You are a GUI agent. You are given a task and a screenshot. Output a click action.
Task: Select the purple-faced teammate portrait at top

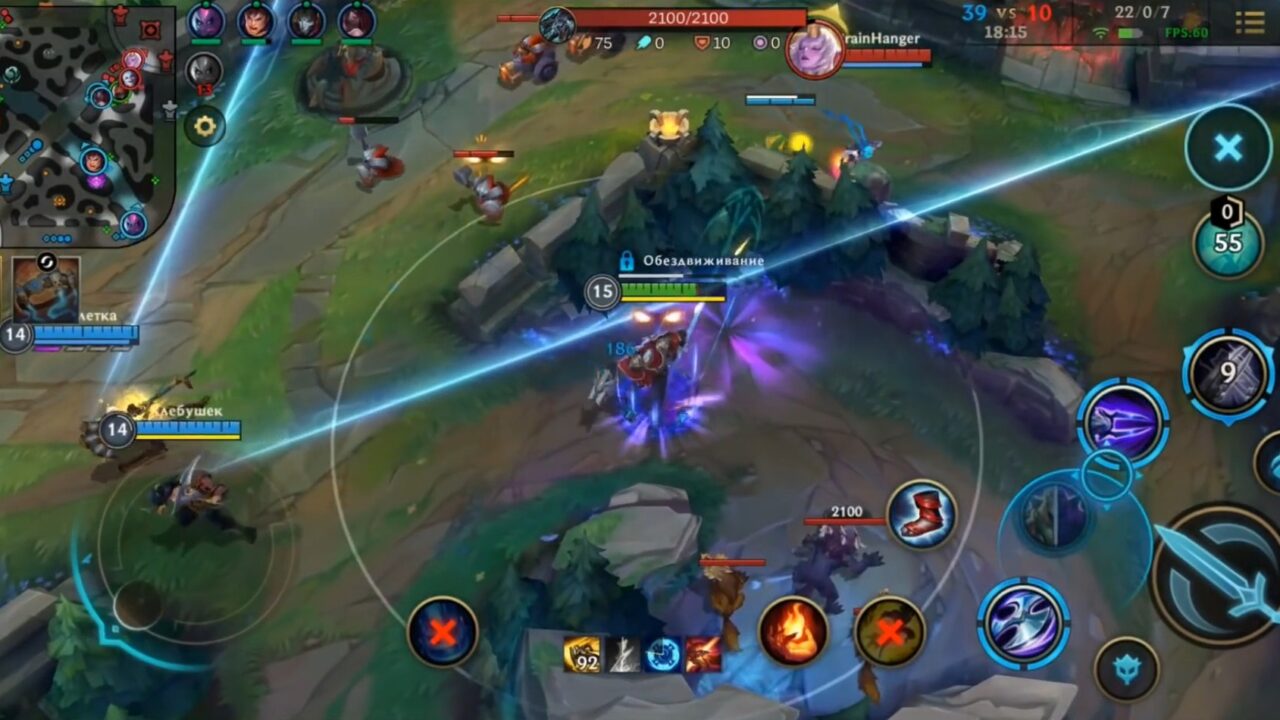(x=207, y=23)
